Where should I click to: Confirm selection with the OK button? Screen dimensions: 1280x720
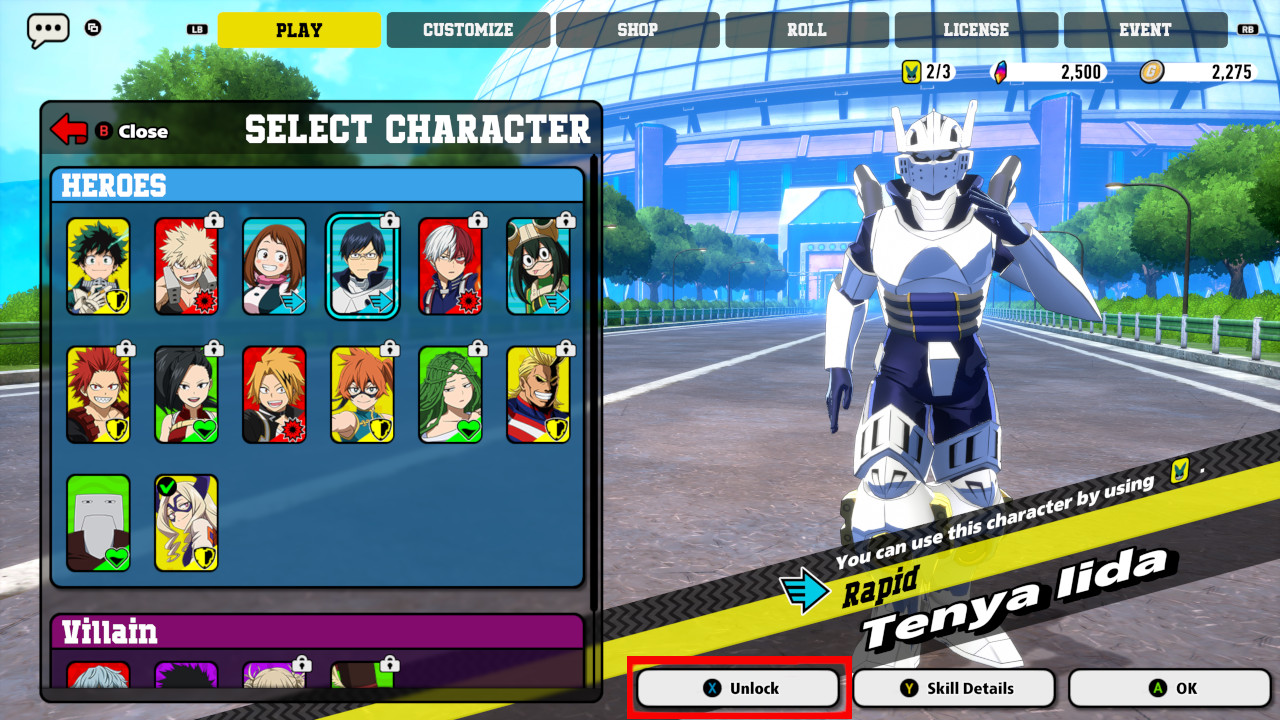1167,687
